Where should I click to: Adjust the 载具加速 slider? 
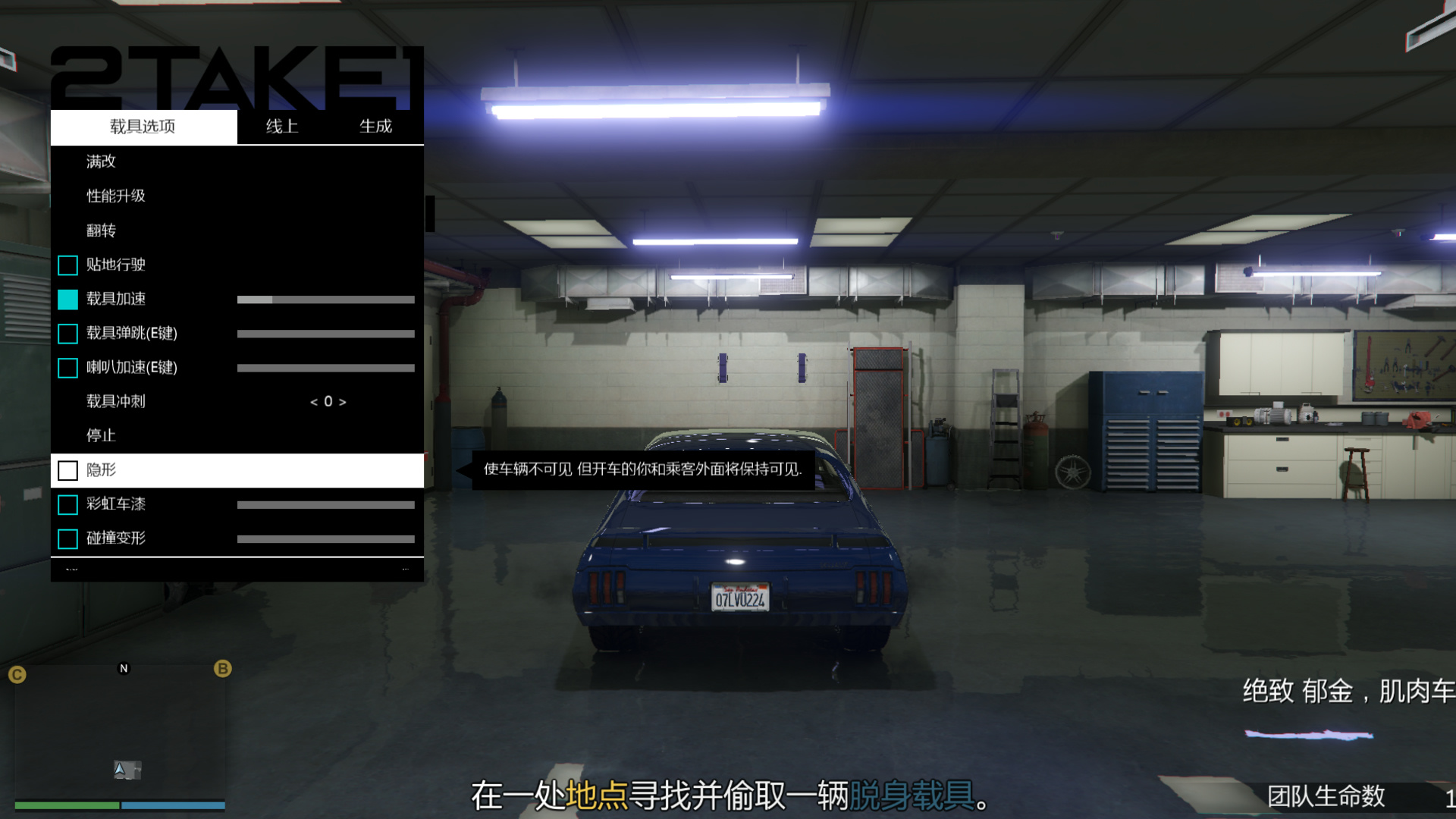pos(326,299)
